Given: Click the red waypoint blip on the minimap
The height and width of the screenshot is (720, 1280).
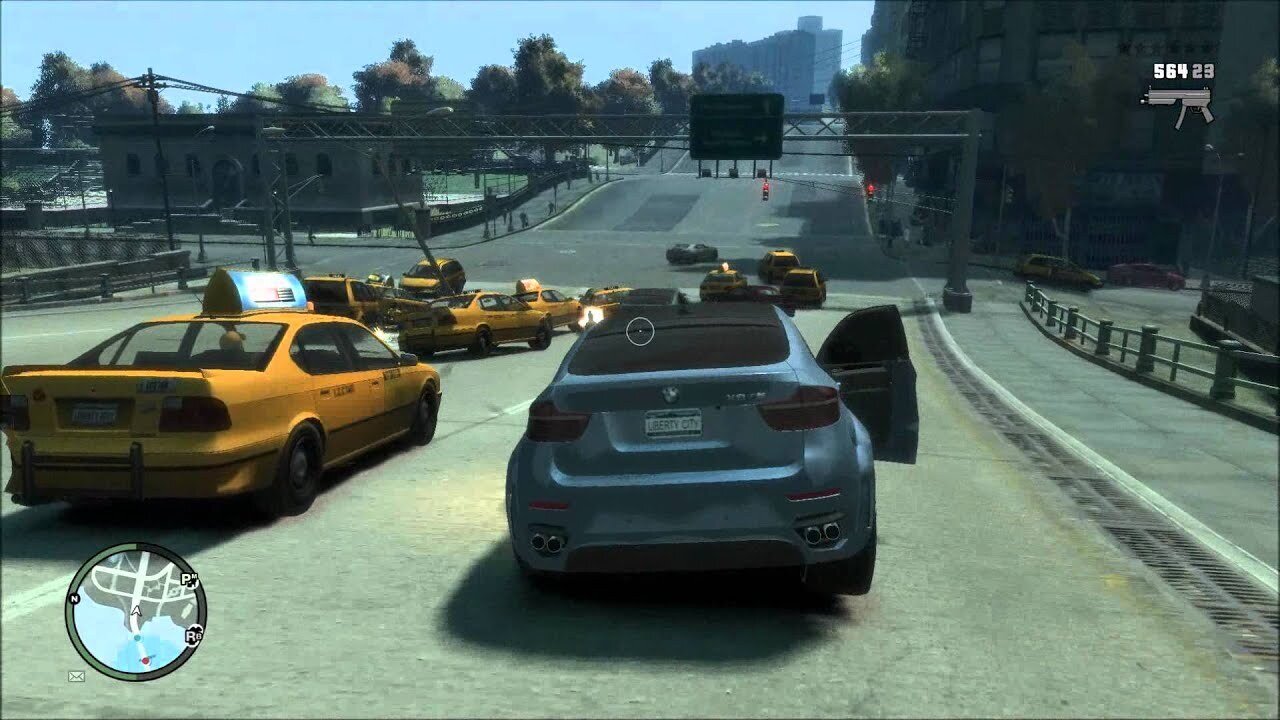Looking at the screenshot, I should pos(146,659).
